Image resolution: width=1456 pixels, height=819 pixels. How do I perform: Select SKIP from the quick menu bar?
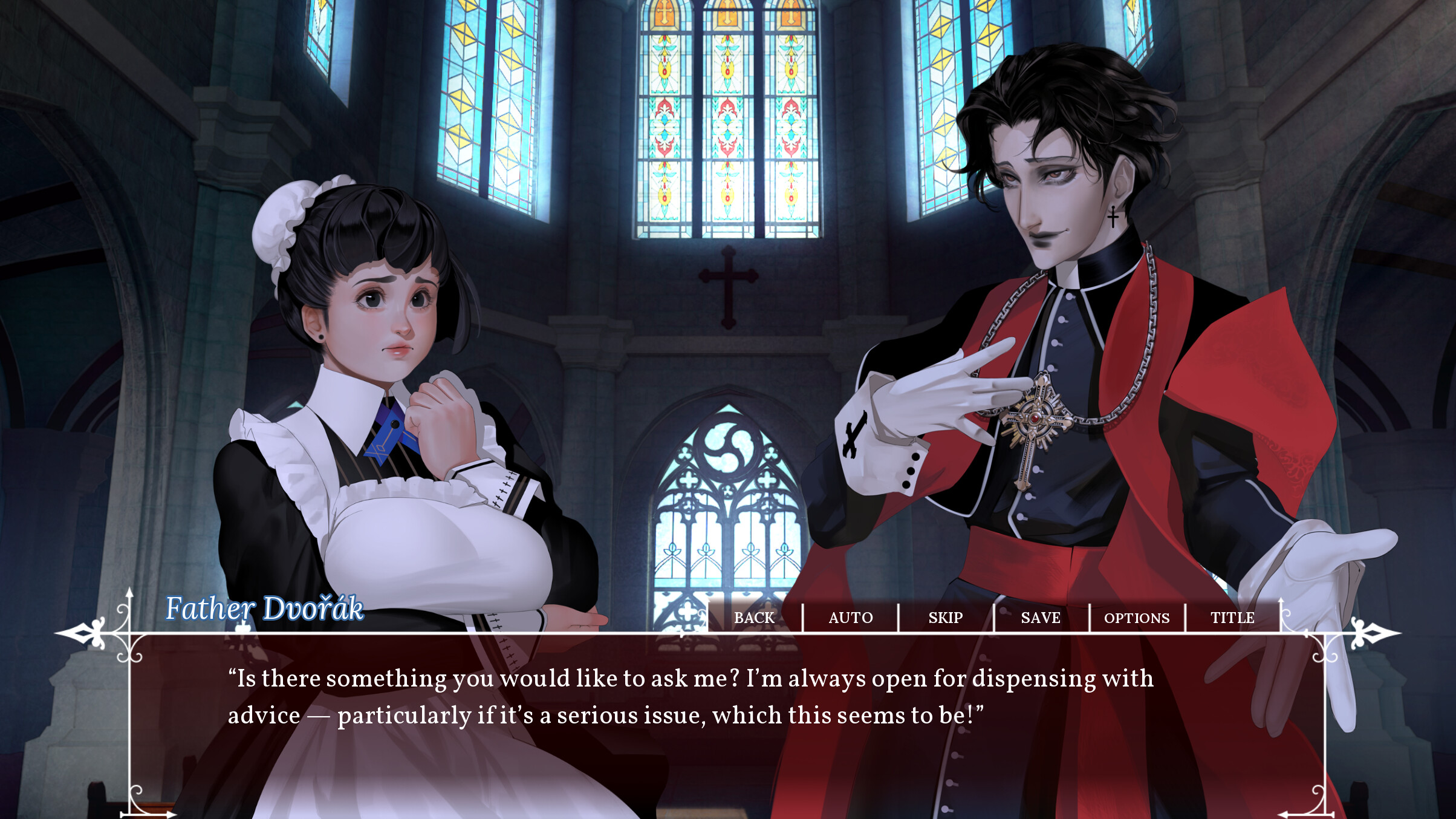point(946,618)
